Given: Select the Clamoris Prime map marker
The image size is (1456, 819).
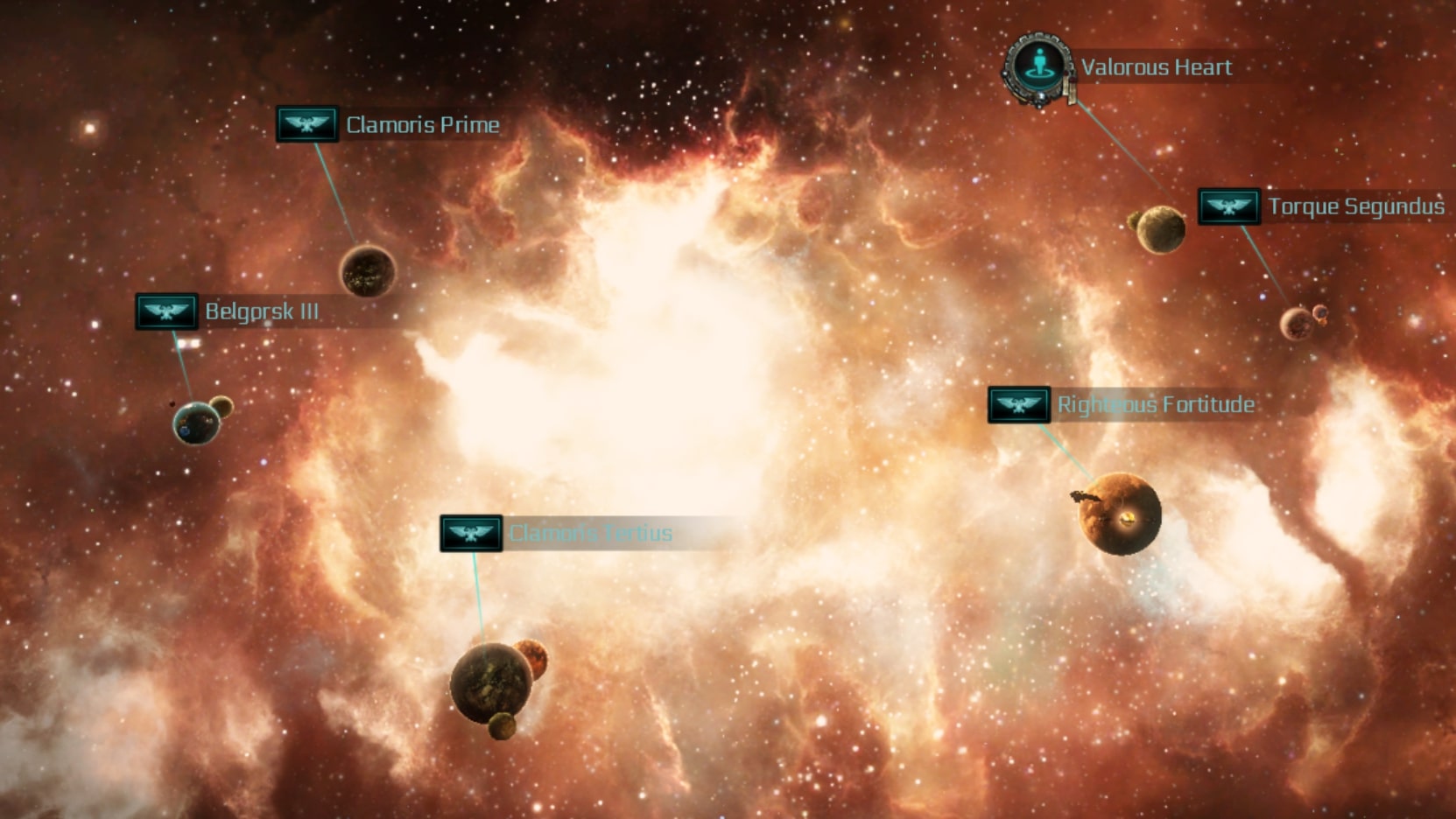Looking at the screenshot, I should click(x=307, y=124).
